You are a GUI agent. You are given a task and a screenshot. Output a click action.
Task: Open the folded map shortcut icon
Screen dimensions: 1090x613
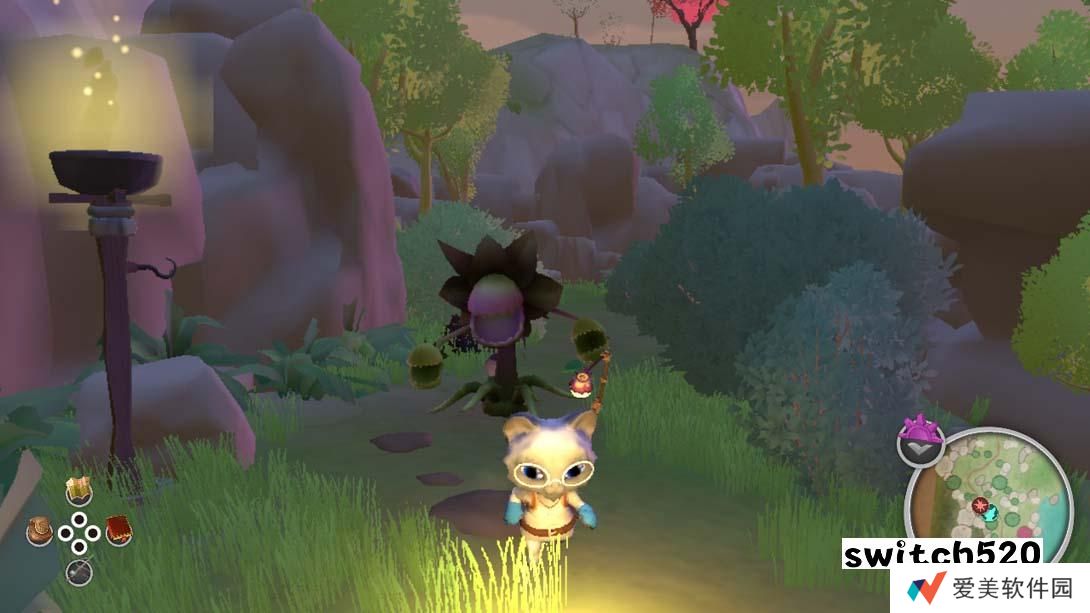(x=79, y=490)
